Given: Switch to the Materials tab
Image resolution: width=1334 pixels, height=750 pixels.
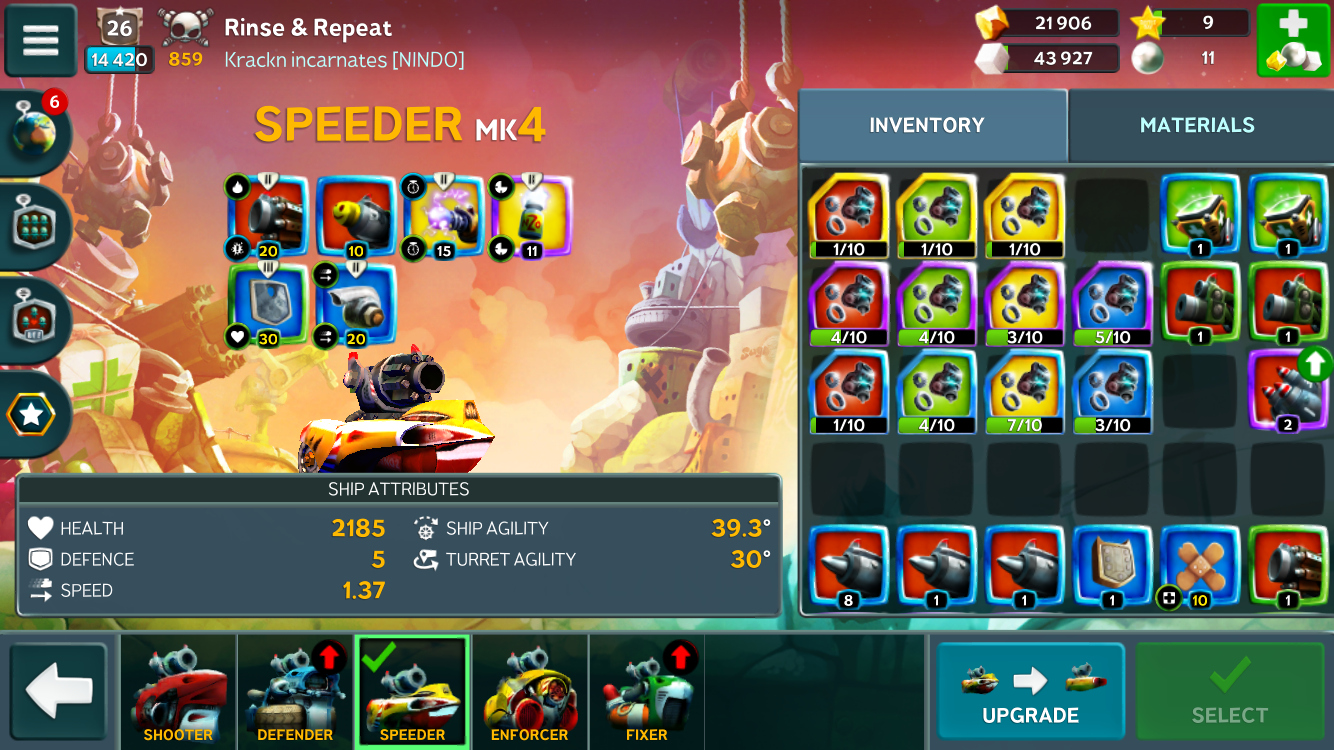Looking at the screenshot, I should (x=1197, y=125).
